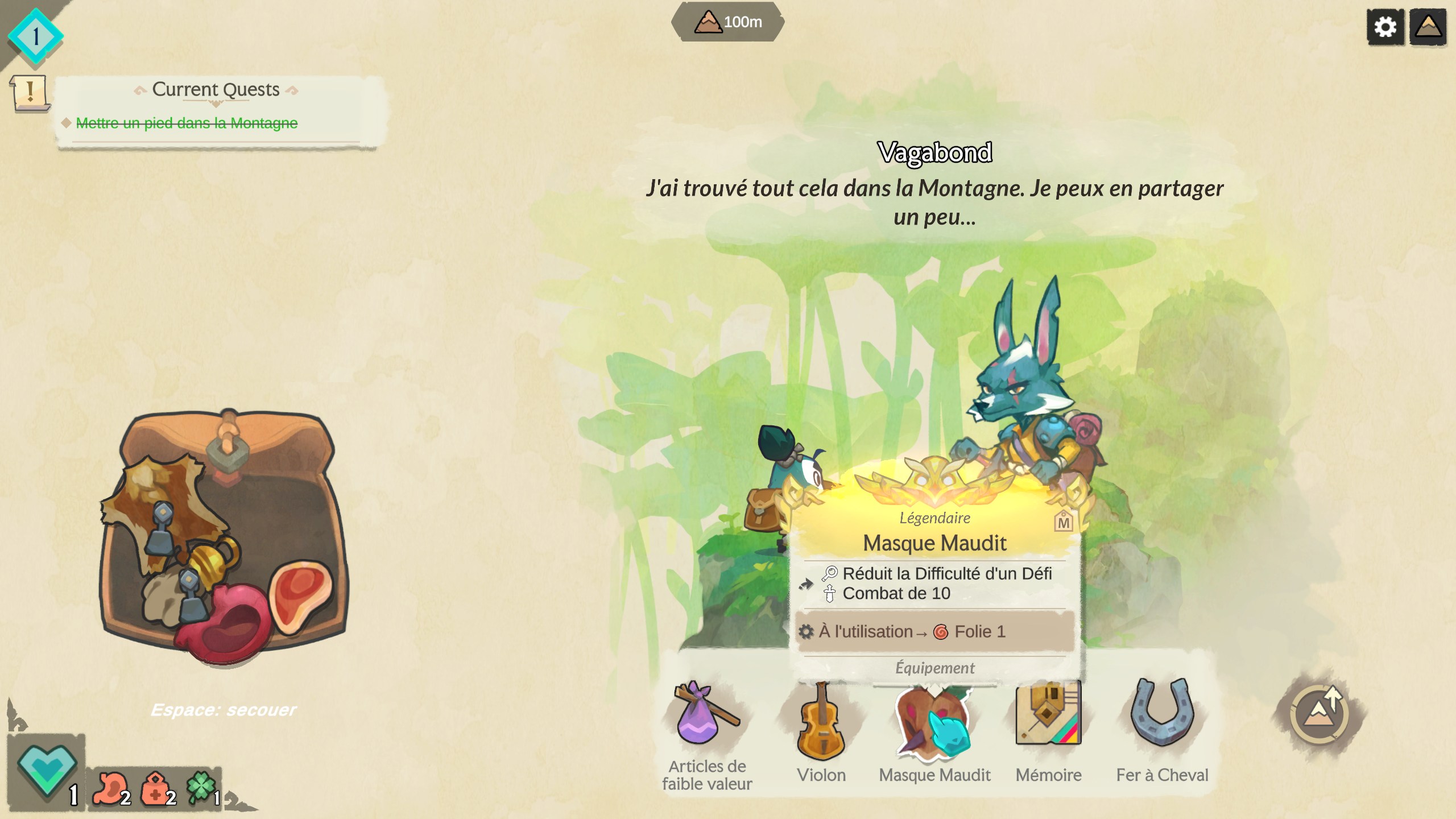Open the settings gear menu
Image resolution: width=1456 pixels, height=819 pixels.
pos(1385,26)
